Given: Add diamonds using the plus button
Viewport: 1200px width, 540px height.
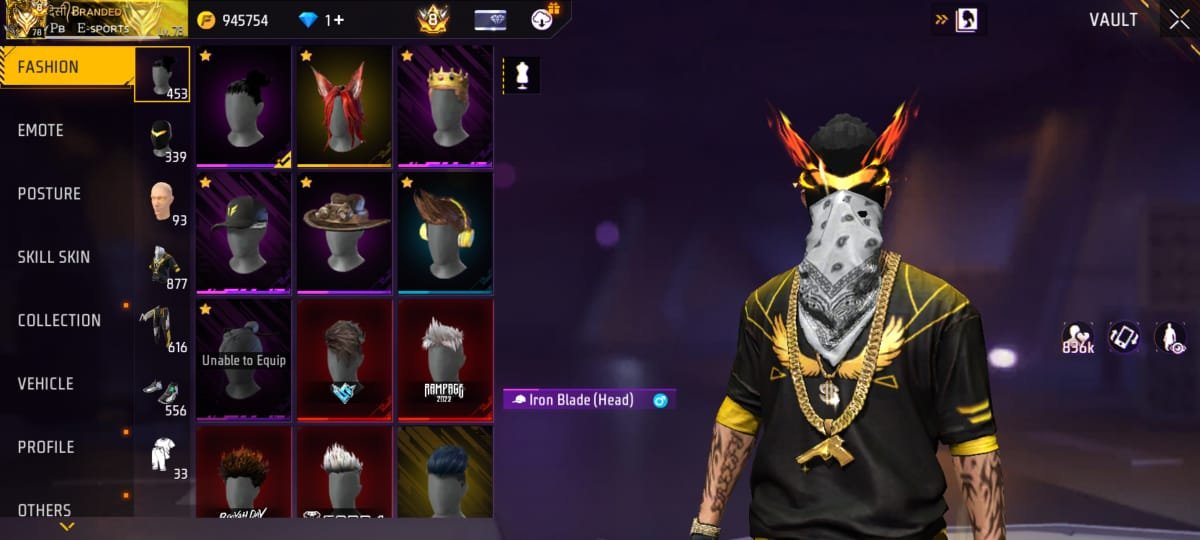Looking at the screenshot, I should (x=340, y=20).
